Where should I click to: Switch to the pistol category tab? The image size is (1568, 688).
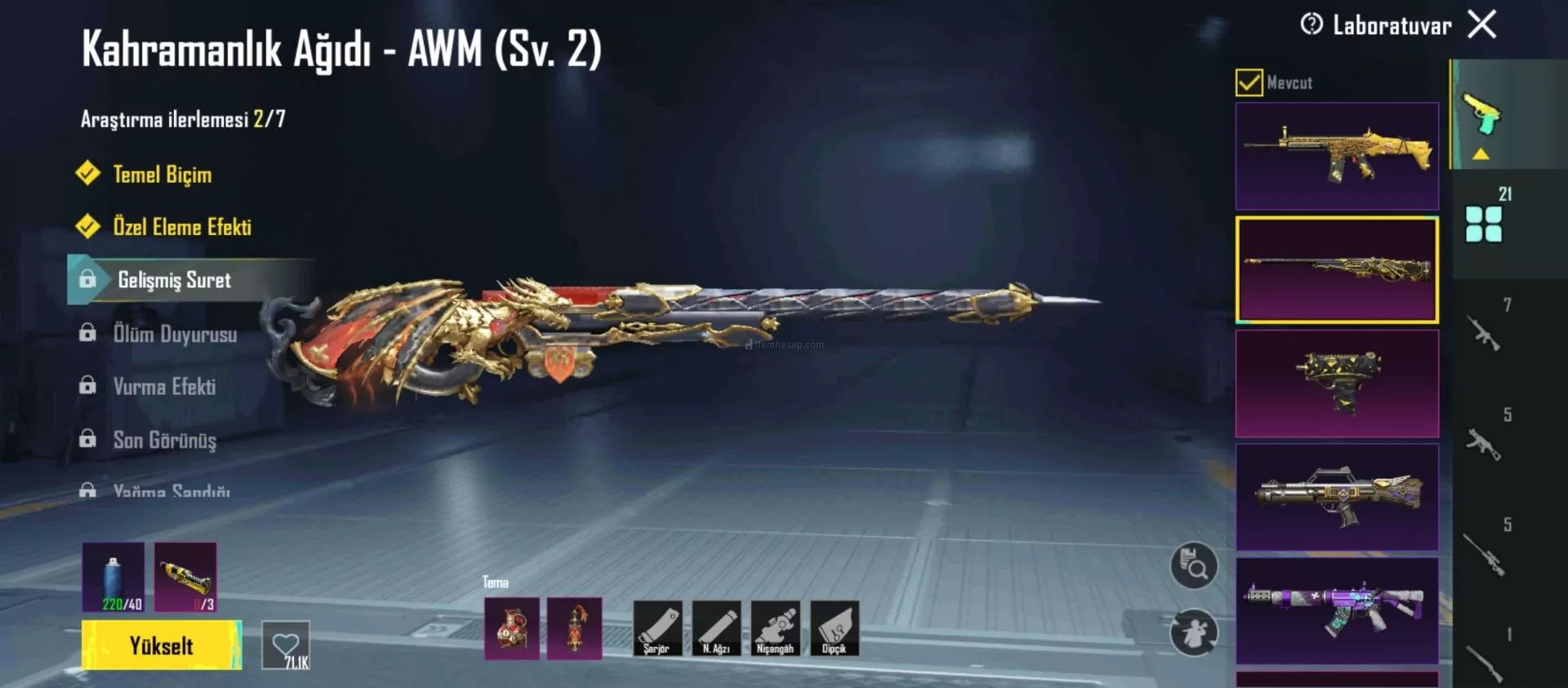(1482, 116)
